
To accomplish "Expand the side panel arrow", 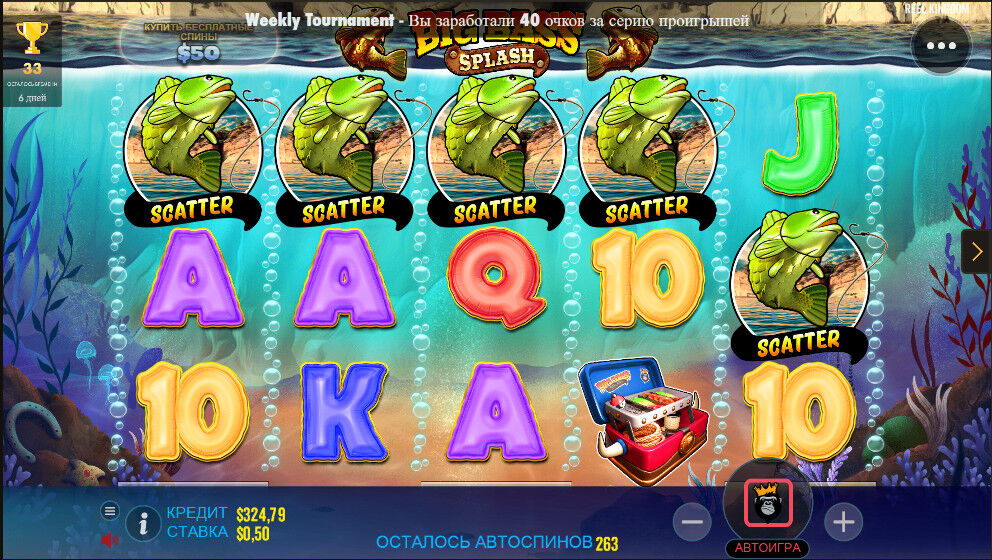I will pos(977,252).
